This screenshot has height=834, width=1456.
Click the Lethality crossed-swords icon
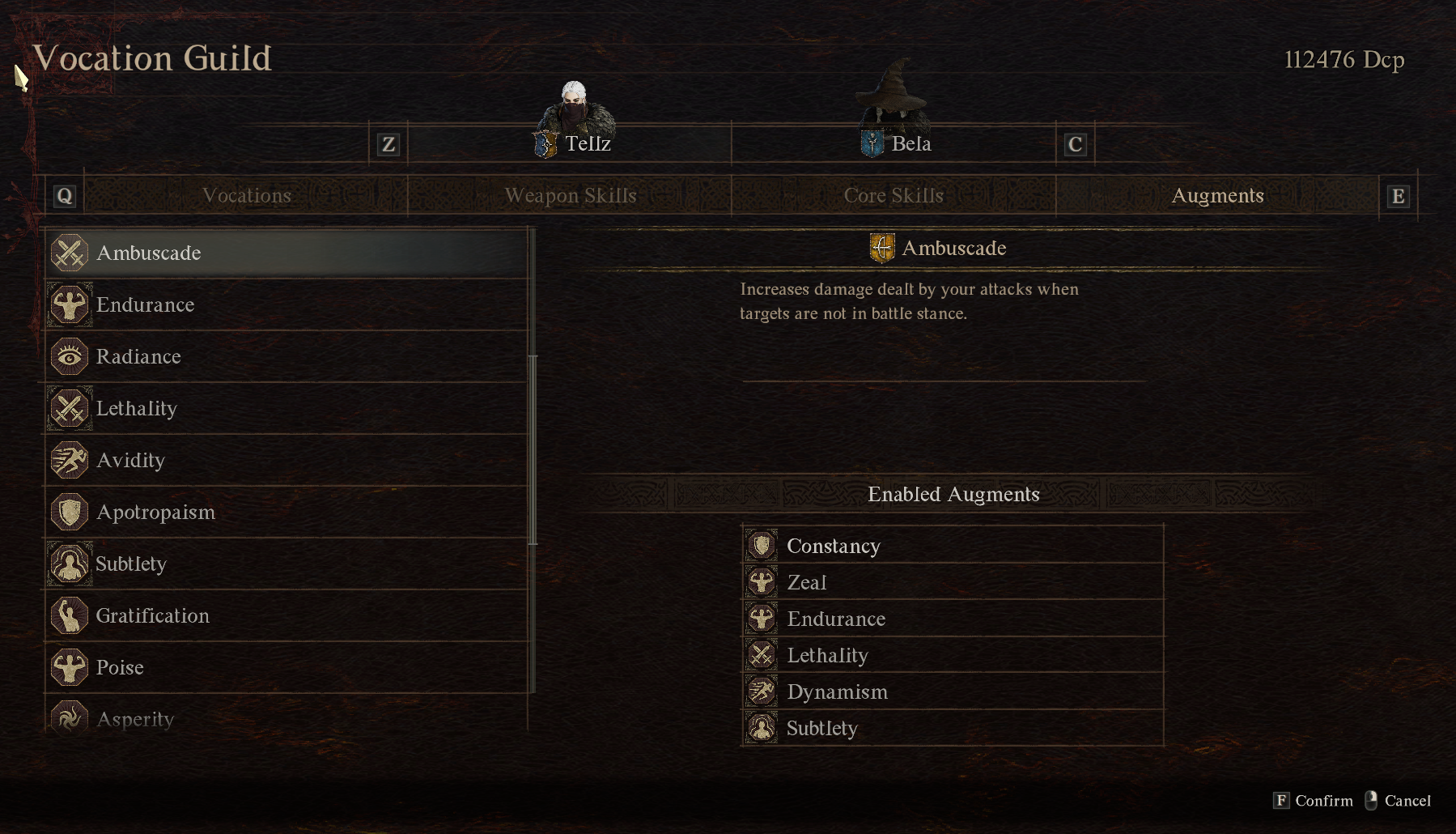click(70, 408)
